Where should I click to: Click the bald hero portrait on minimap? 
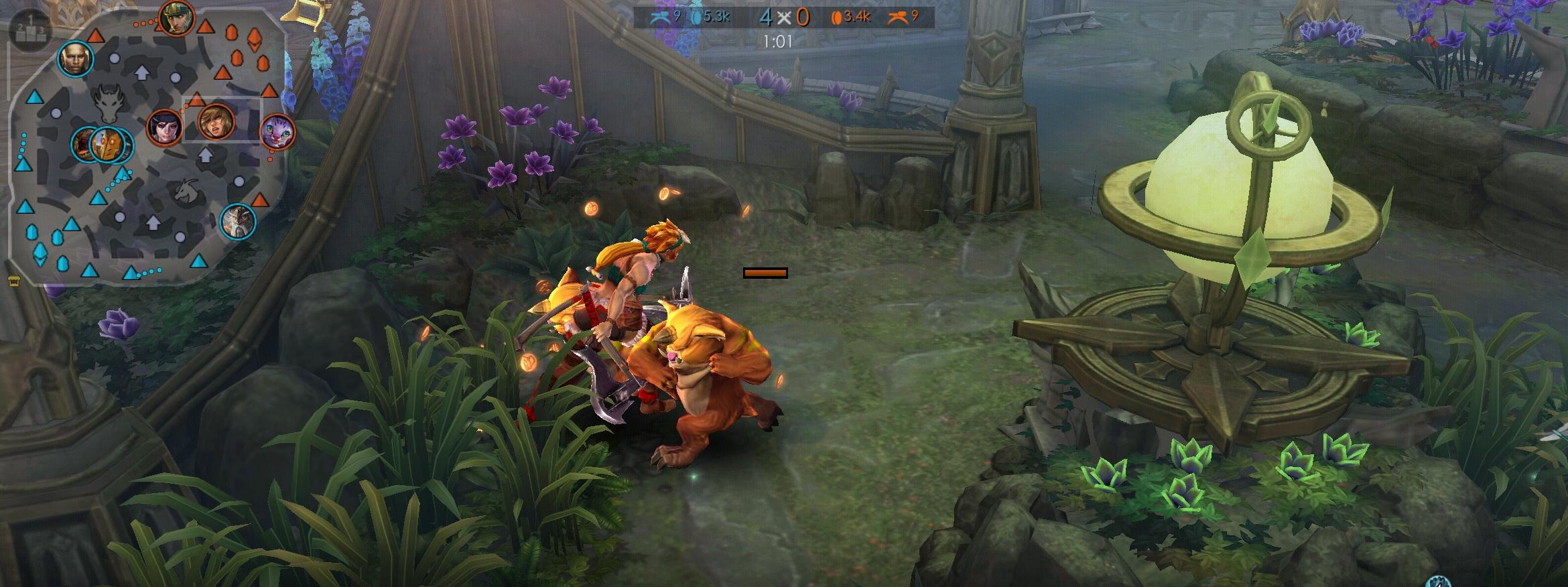[74, 59]
